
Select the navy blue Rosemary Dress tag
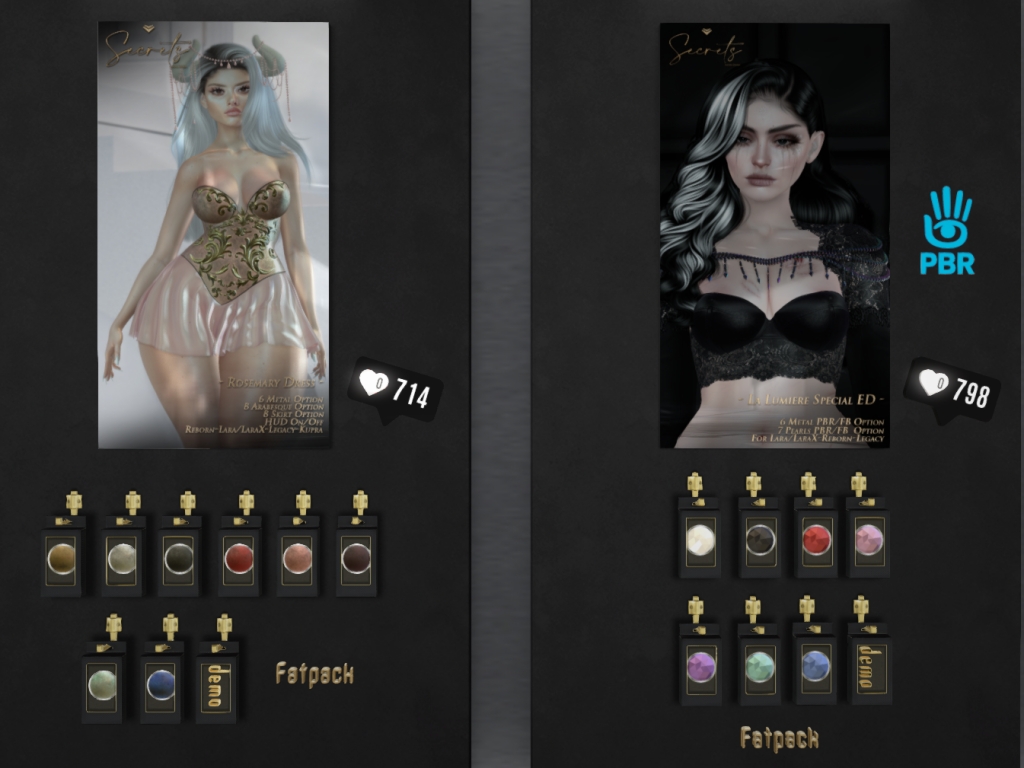[x=160, y=683]
